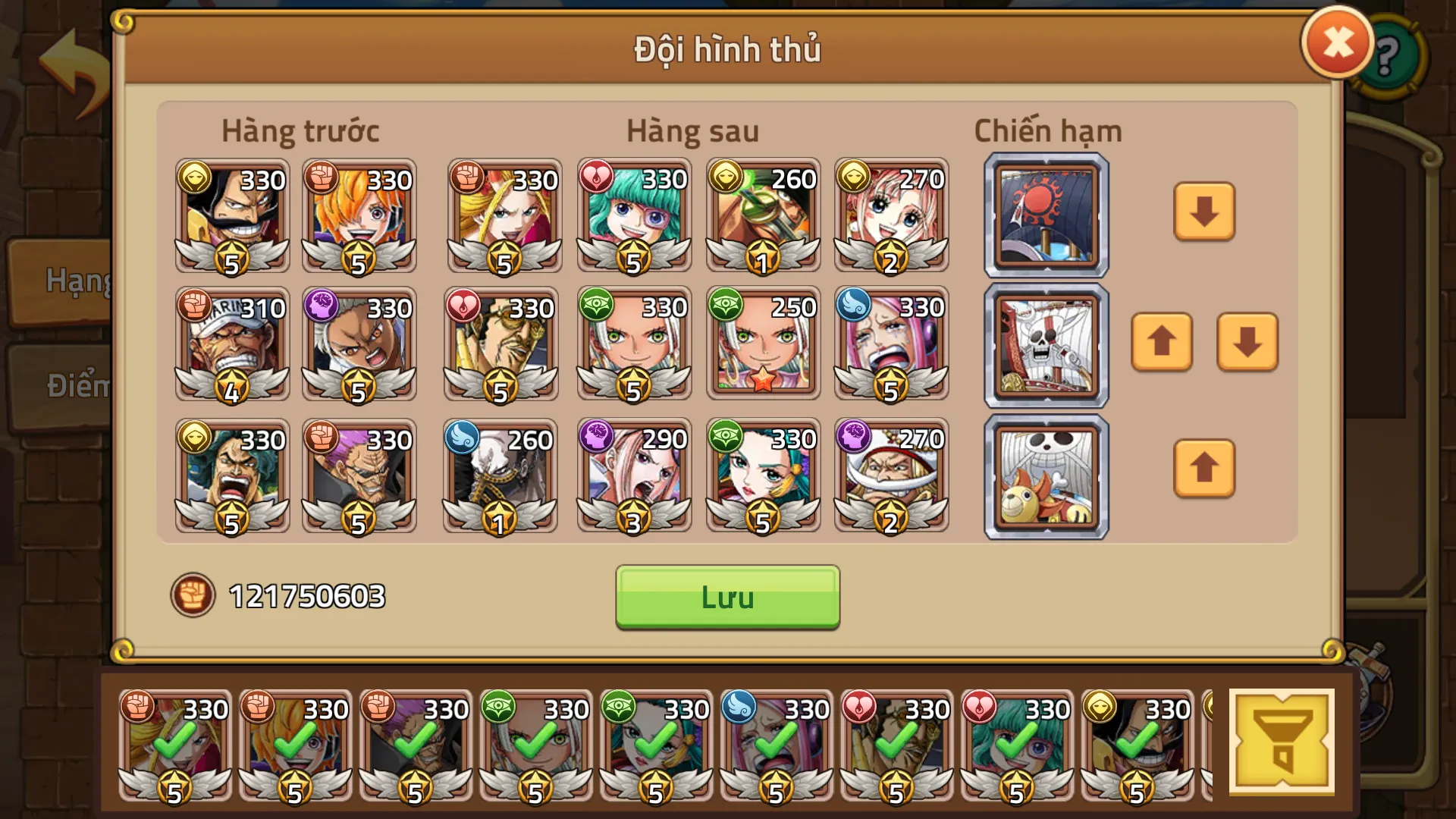Select Gol D. Roger's portrait in front row

coord(231,215)
